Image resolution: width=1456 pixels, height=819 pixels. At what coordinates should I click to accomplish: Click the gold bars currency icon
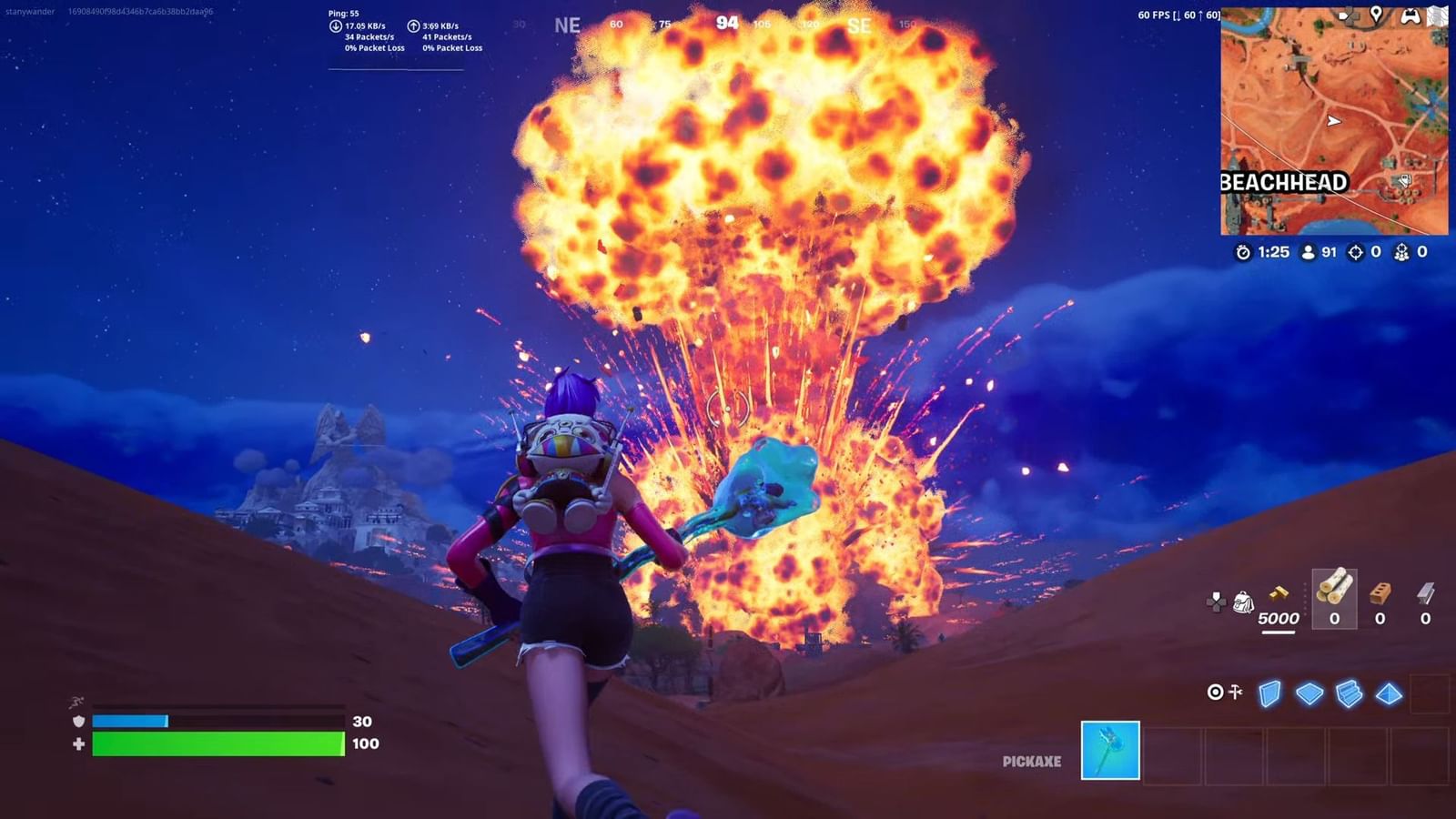1279,593
